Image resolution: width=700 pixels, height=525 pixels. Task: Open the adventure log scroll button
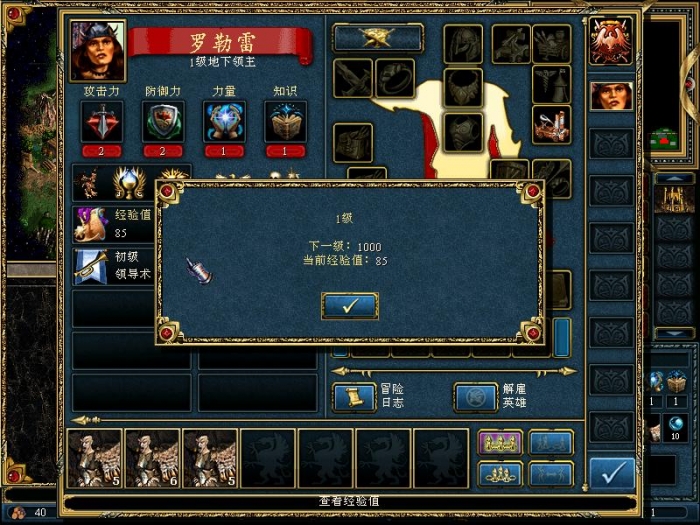tap(353, 397)
